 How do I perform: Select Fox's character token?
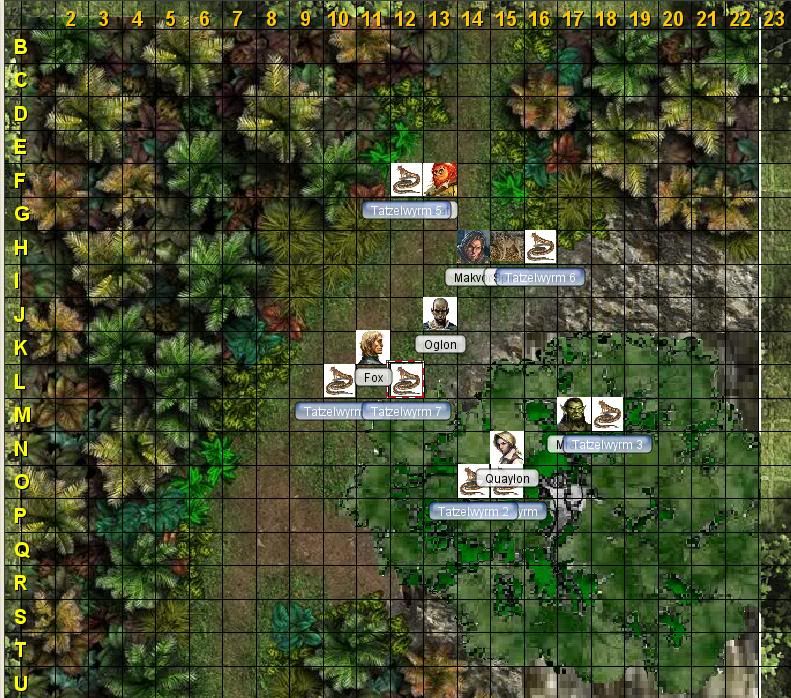click(373, 347)
